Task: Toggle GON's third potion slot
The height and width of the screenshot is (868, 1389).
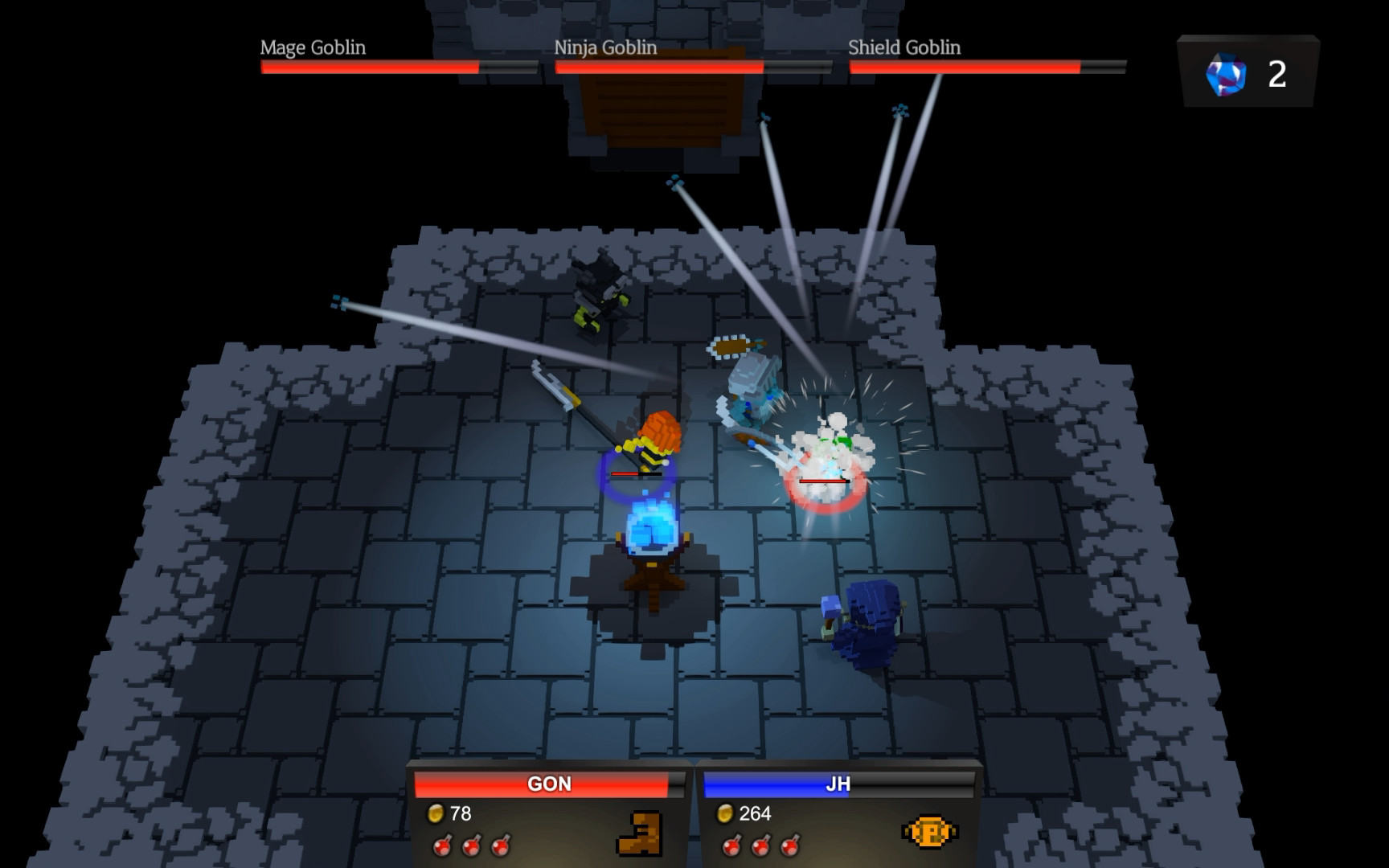Action: pos(502,847)
